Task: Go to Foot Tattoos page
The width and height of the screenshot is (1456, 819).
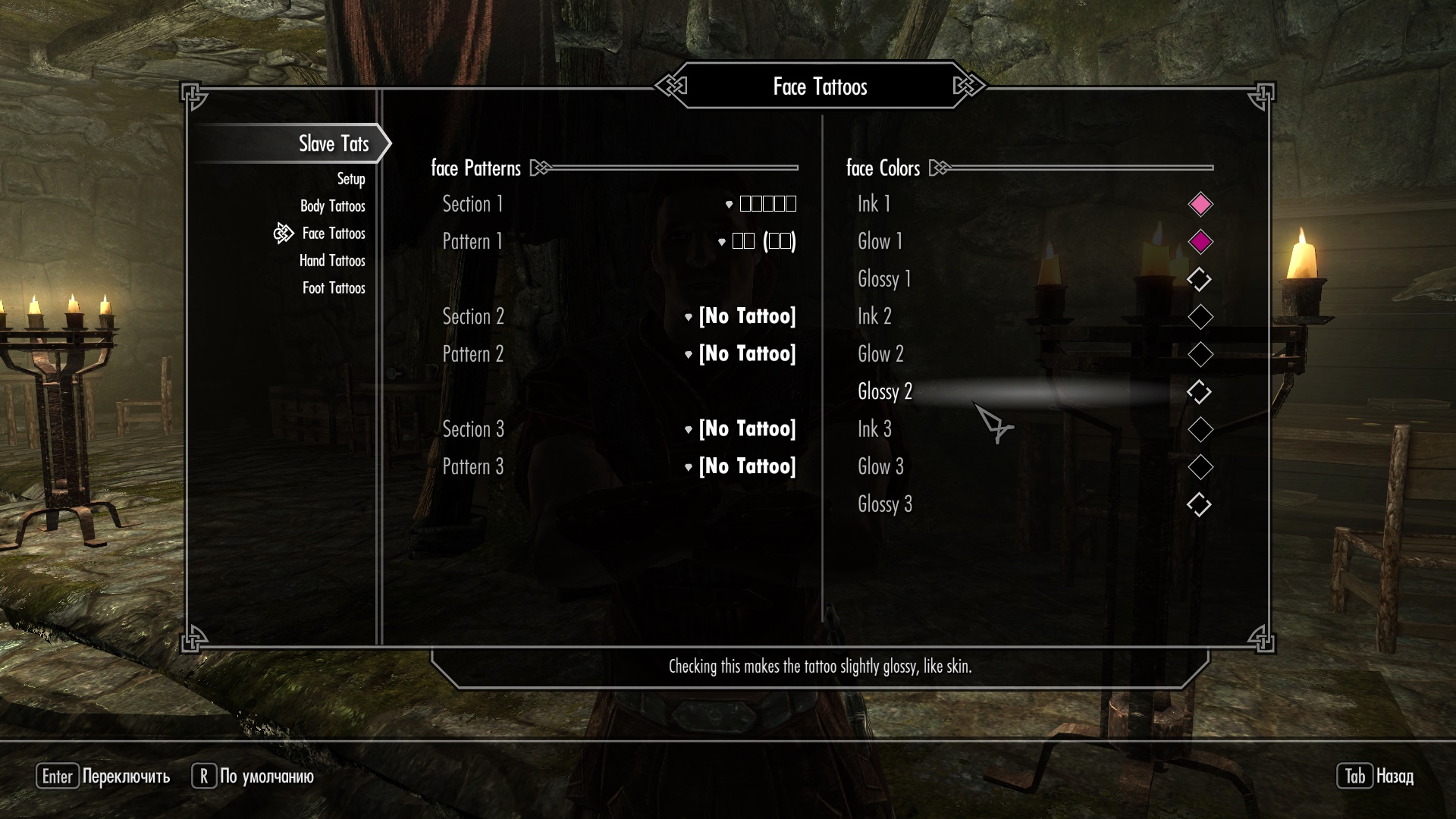Action: click(333, 288)
